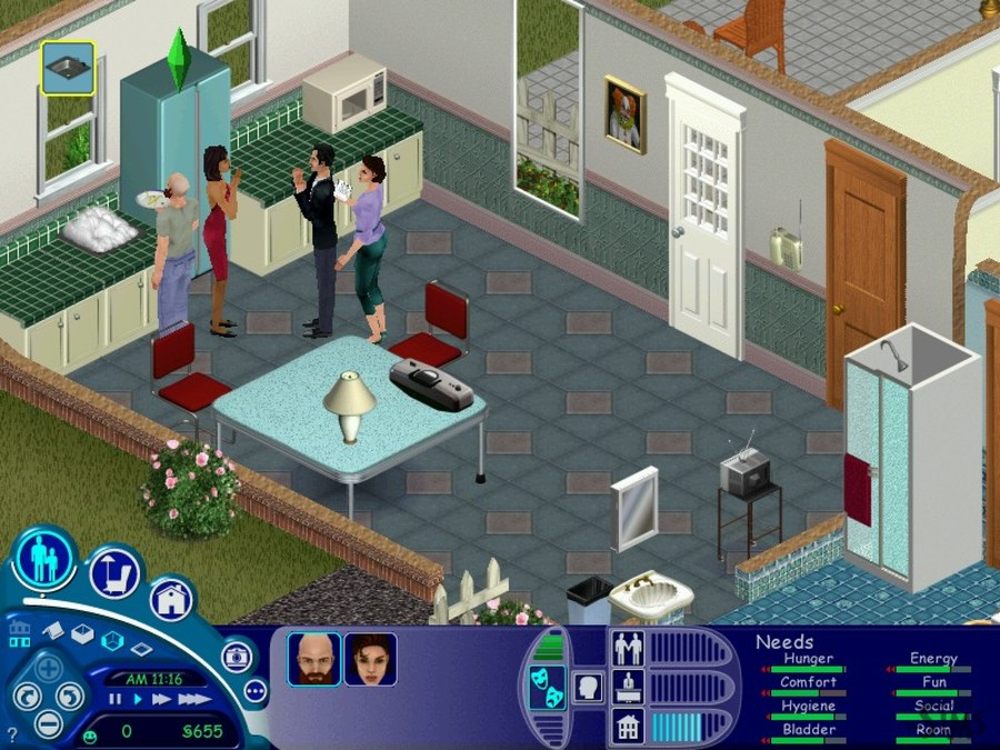Click the sink action icon in queue
Screen dimensions: 1000x750
(x=68, y=68)
